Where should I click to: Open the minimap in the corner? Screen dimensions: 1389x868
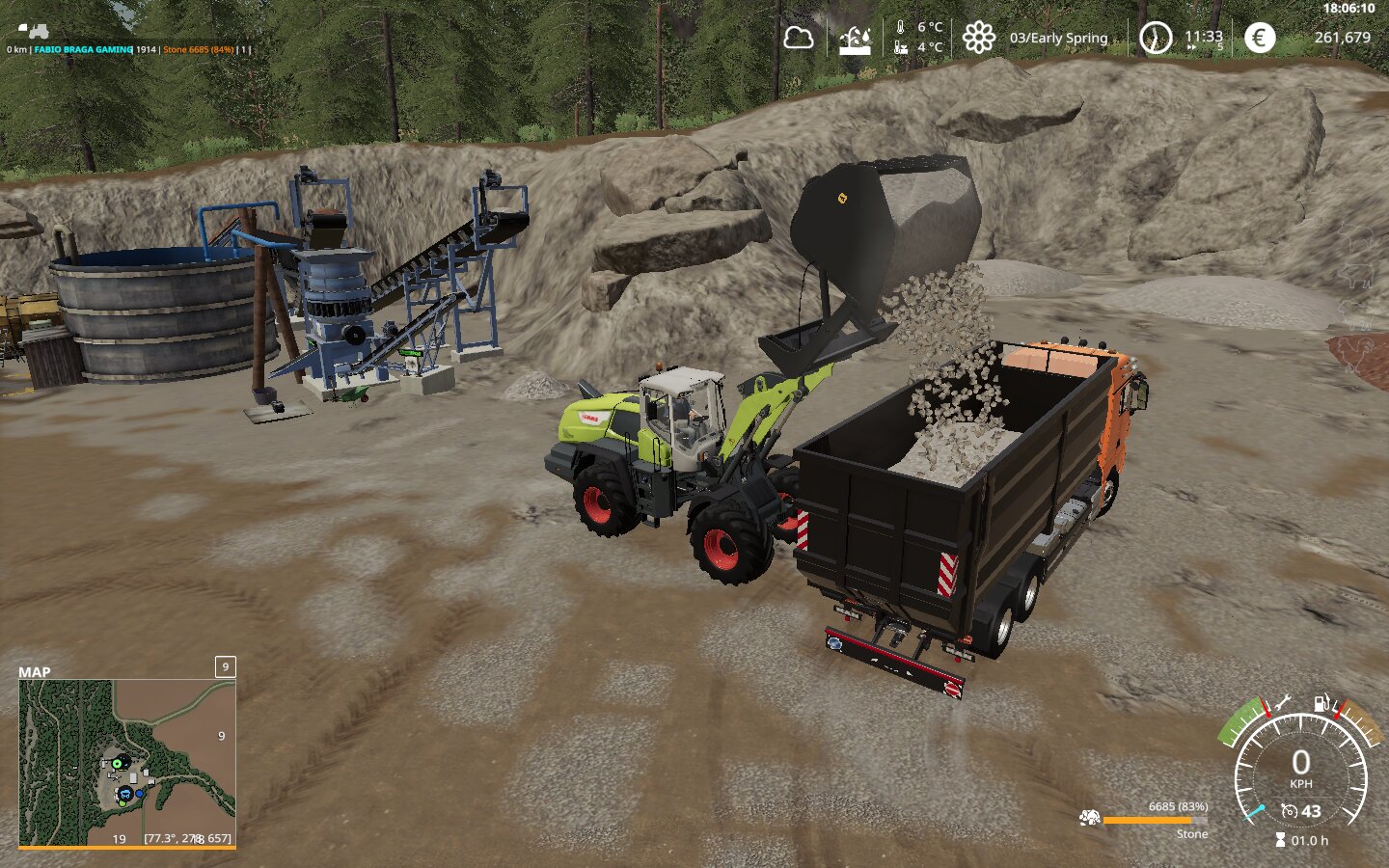(127, 763)
